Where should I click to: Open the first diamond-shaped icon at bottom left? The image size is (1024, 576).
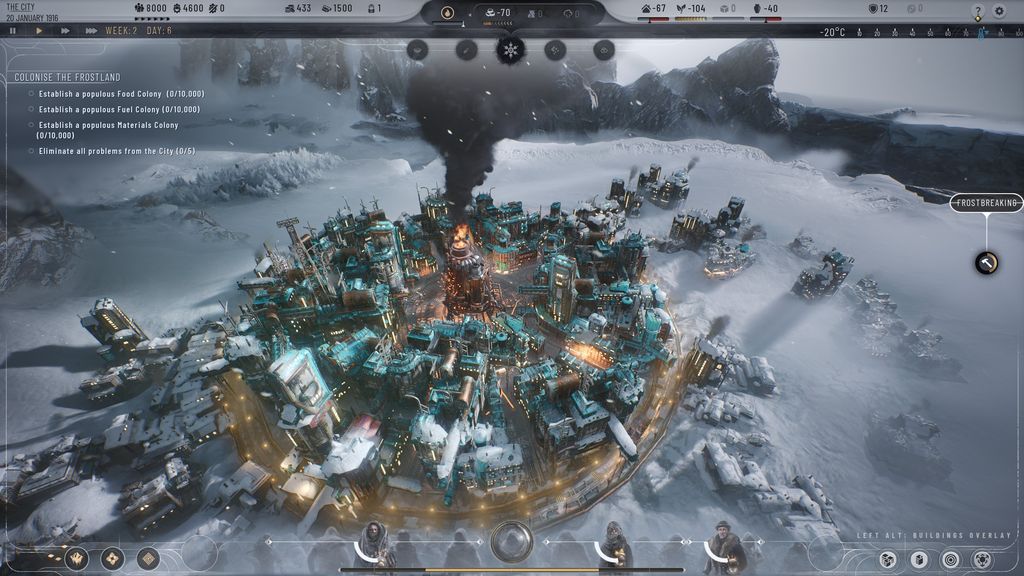click(76, 558)
